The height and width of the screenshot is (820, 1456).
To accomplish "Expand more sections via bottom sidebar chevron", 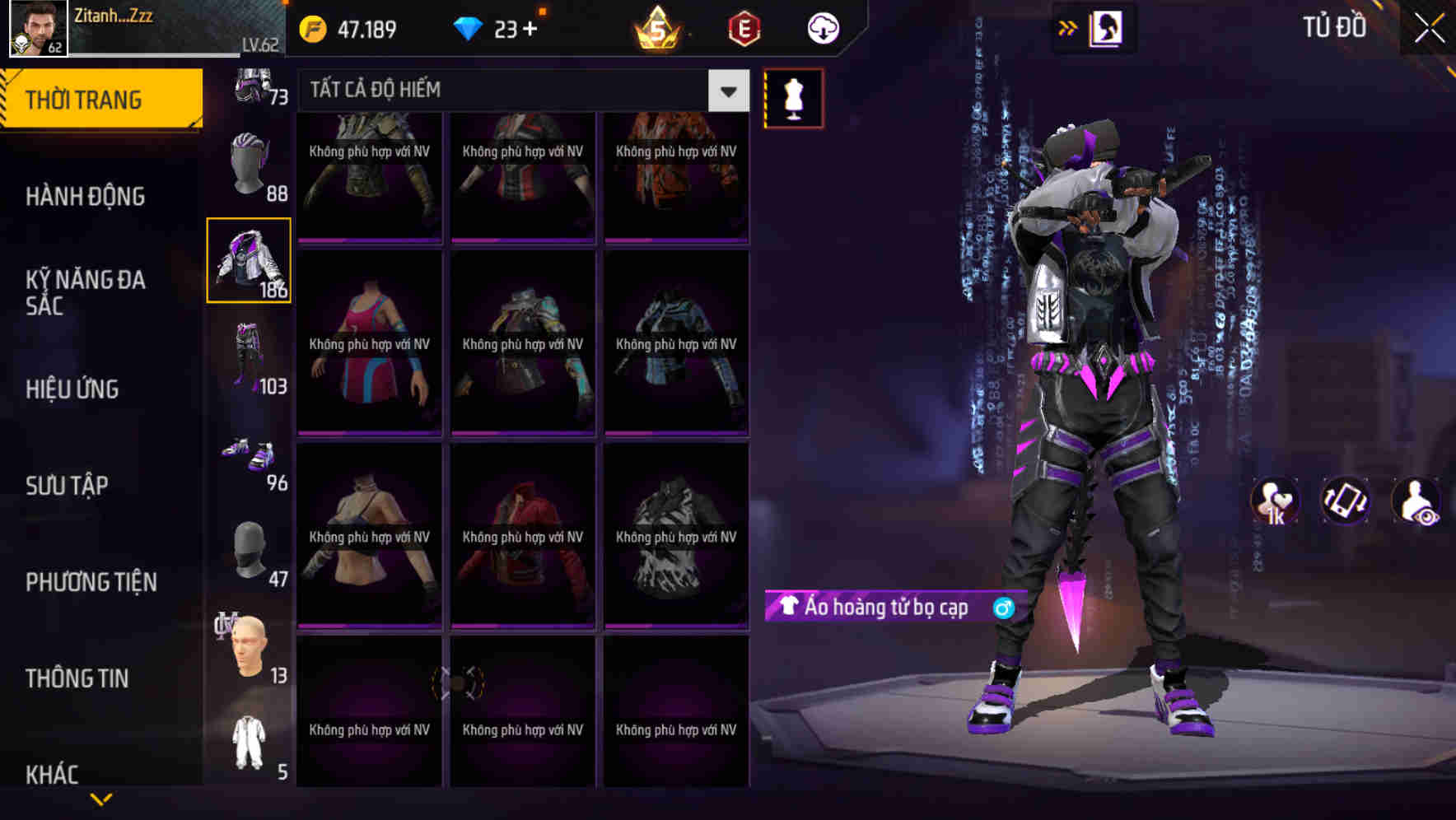I will [100, 798].
